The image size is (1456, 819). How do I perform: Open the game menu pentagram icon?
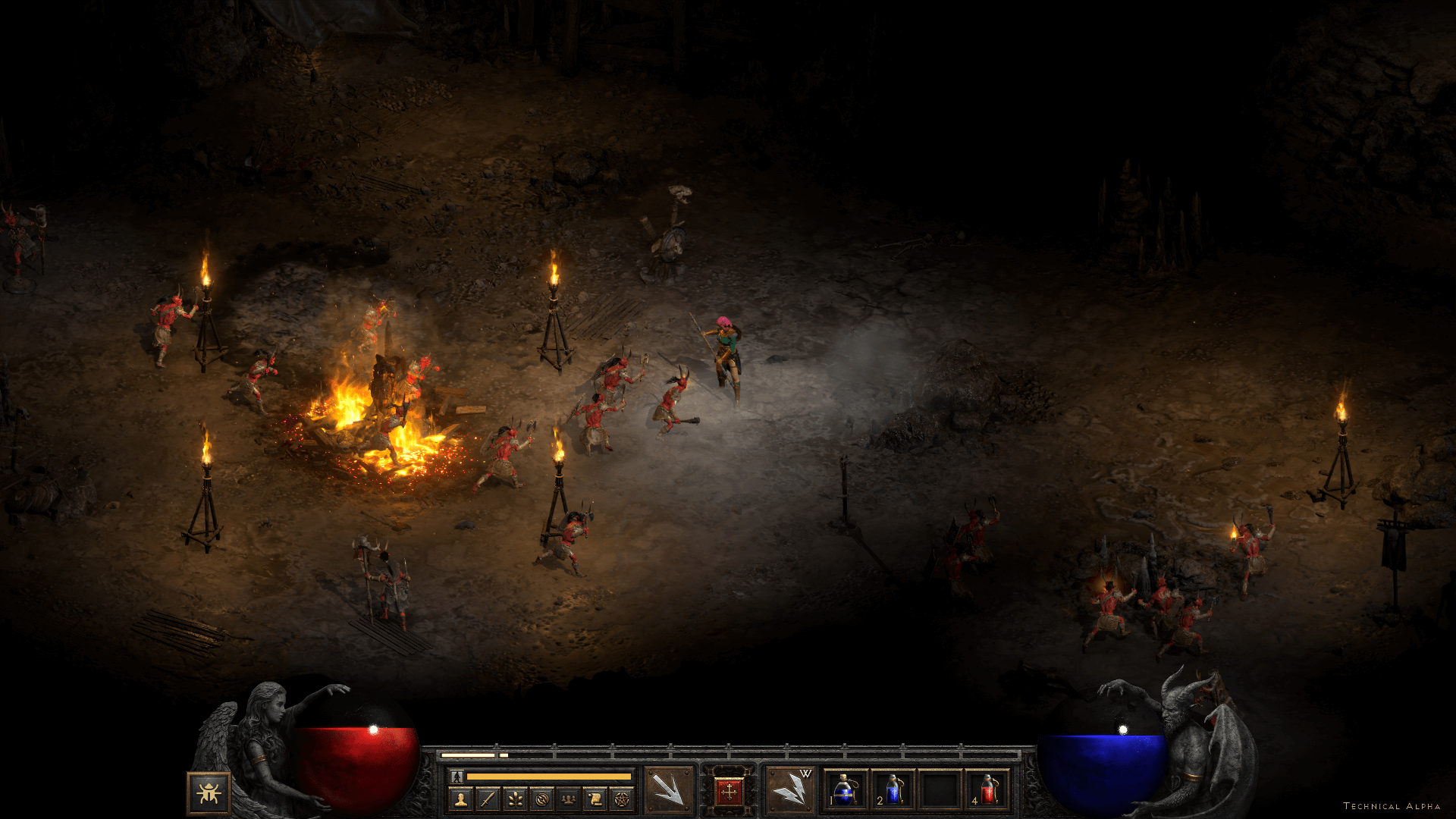(x=622, y=799)
